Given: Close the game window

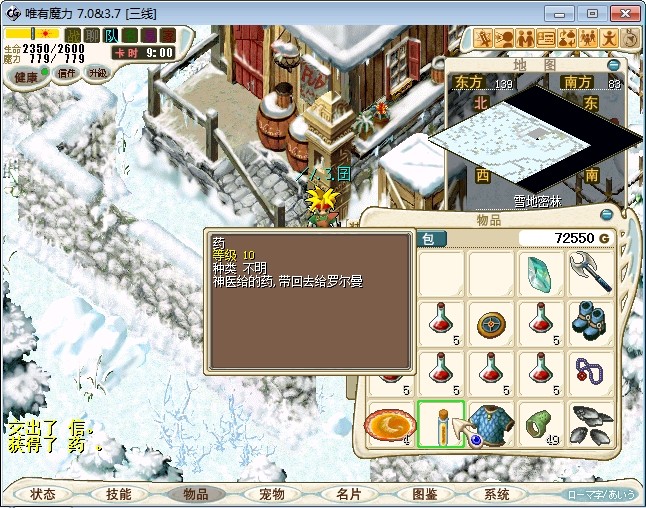Looking at the screenshot, I should coord(622,13).
